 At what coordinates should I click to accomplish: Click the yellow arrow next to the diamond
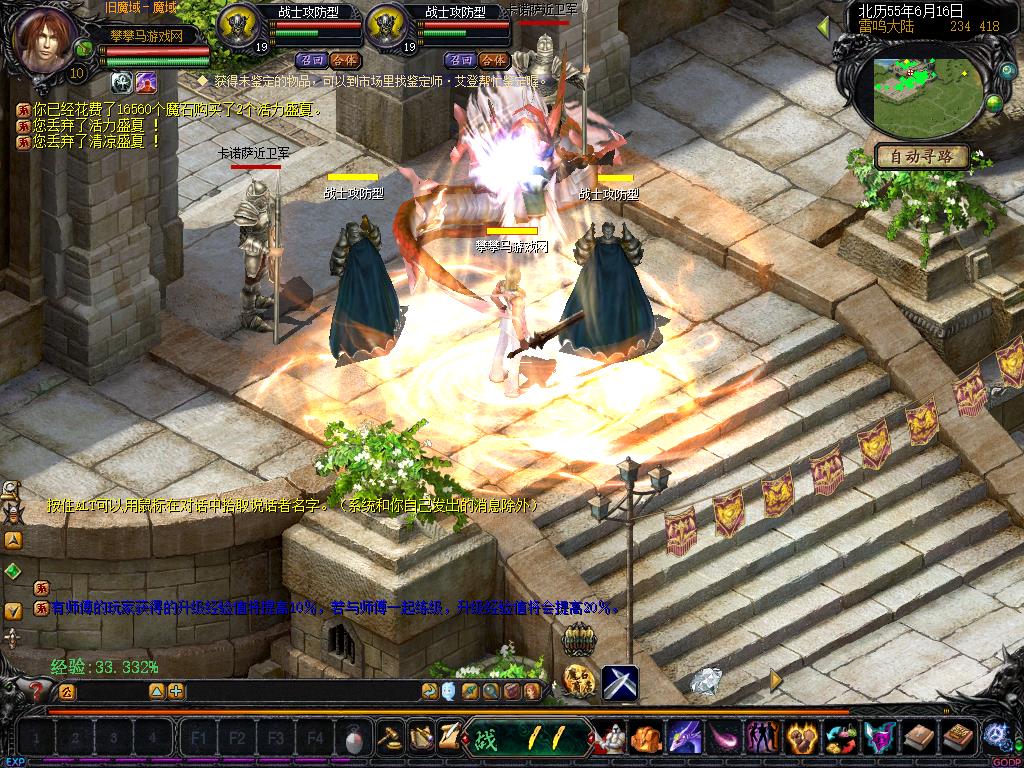(776, 680)
